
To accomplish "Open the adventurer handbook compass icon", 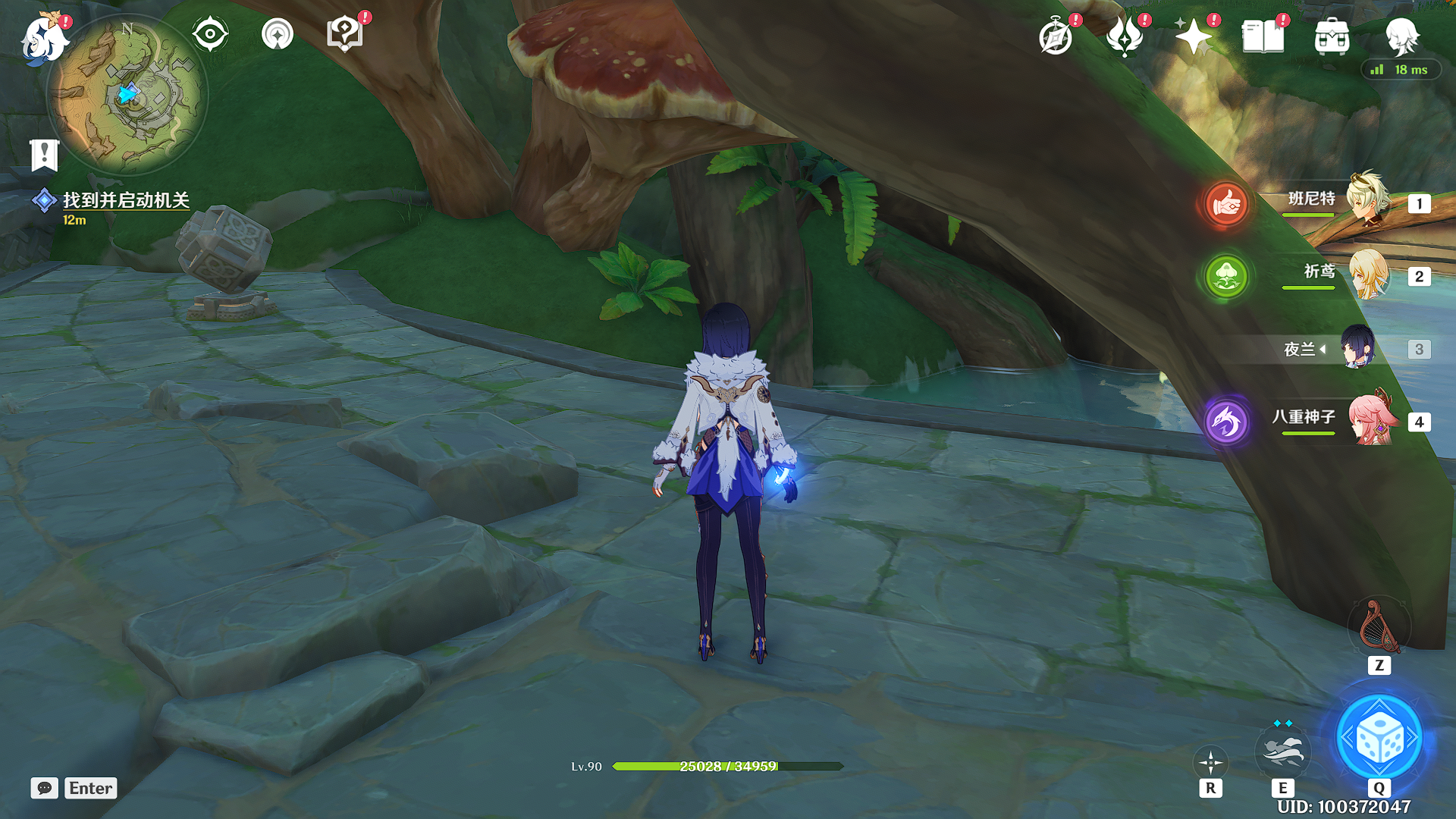I will coord(1056,36).
